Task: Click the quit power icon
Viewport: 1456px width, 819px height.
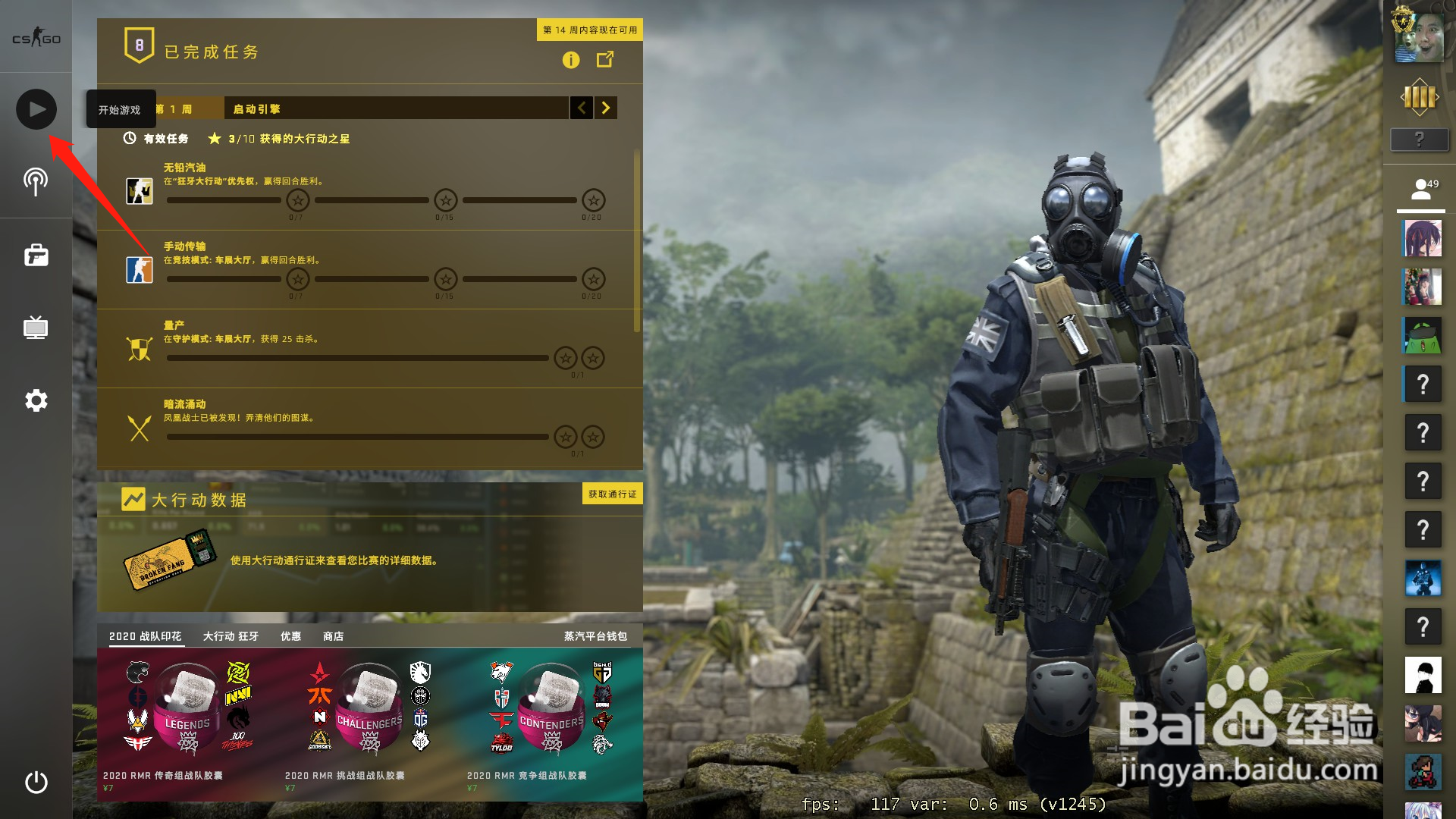Action: point(35,781)
